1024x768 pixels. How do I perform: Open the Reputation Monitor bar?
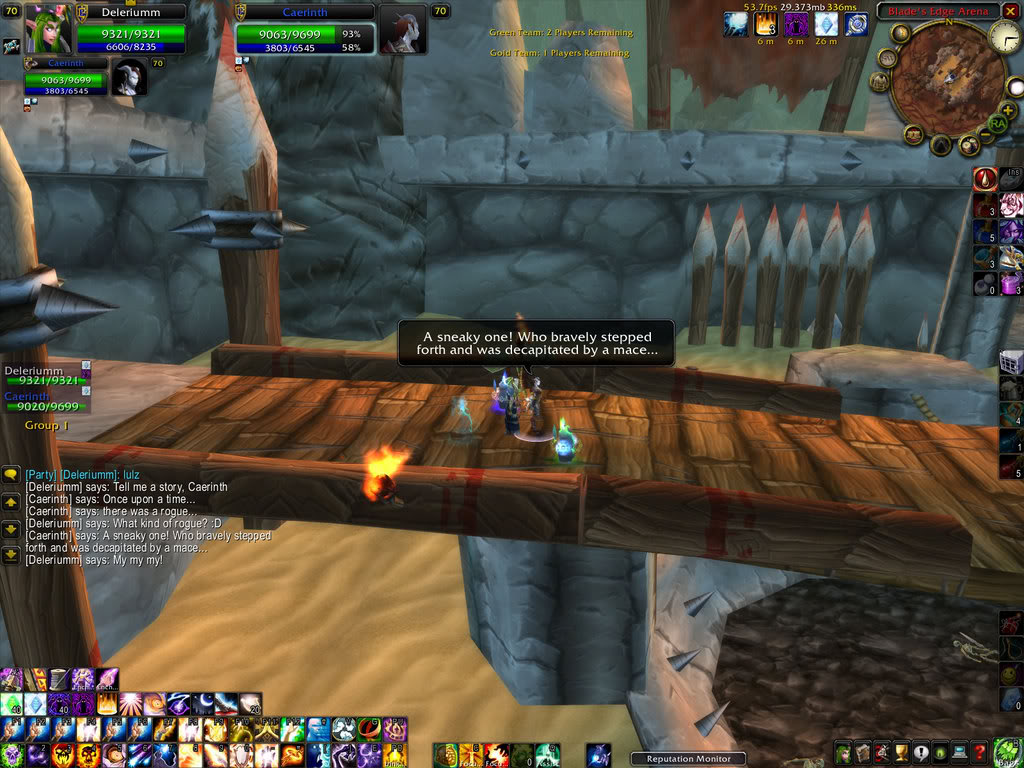[x=688, y=759]
